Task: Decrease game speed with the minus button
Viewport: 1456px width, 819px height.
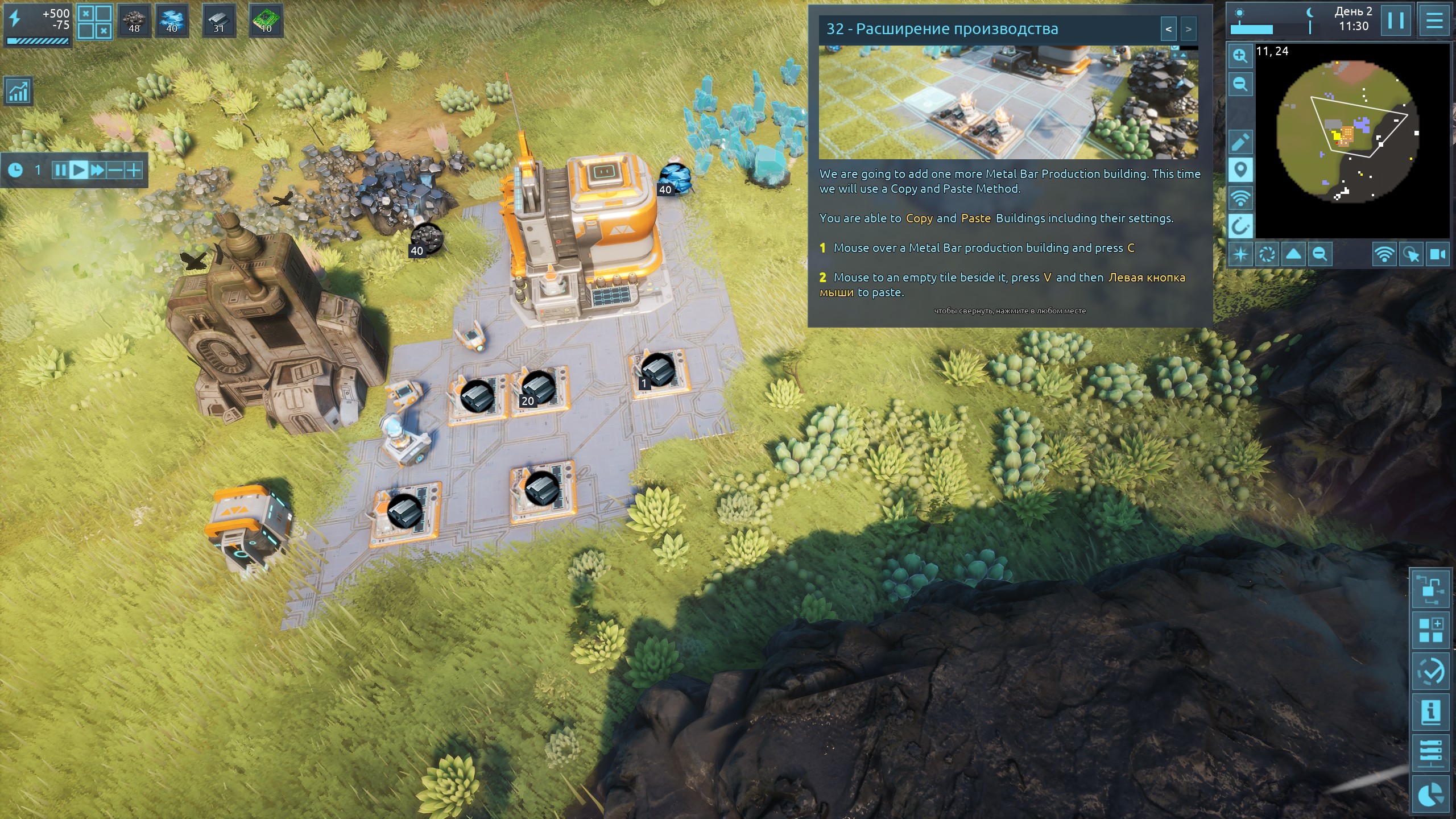Action: [115, 169]
